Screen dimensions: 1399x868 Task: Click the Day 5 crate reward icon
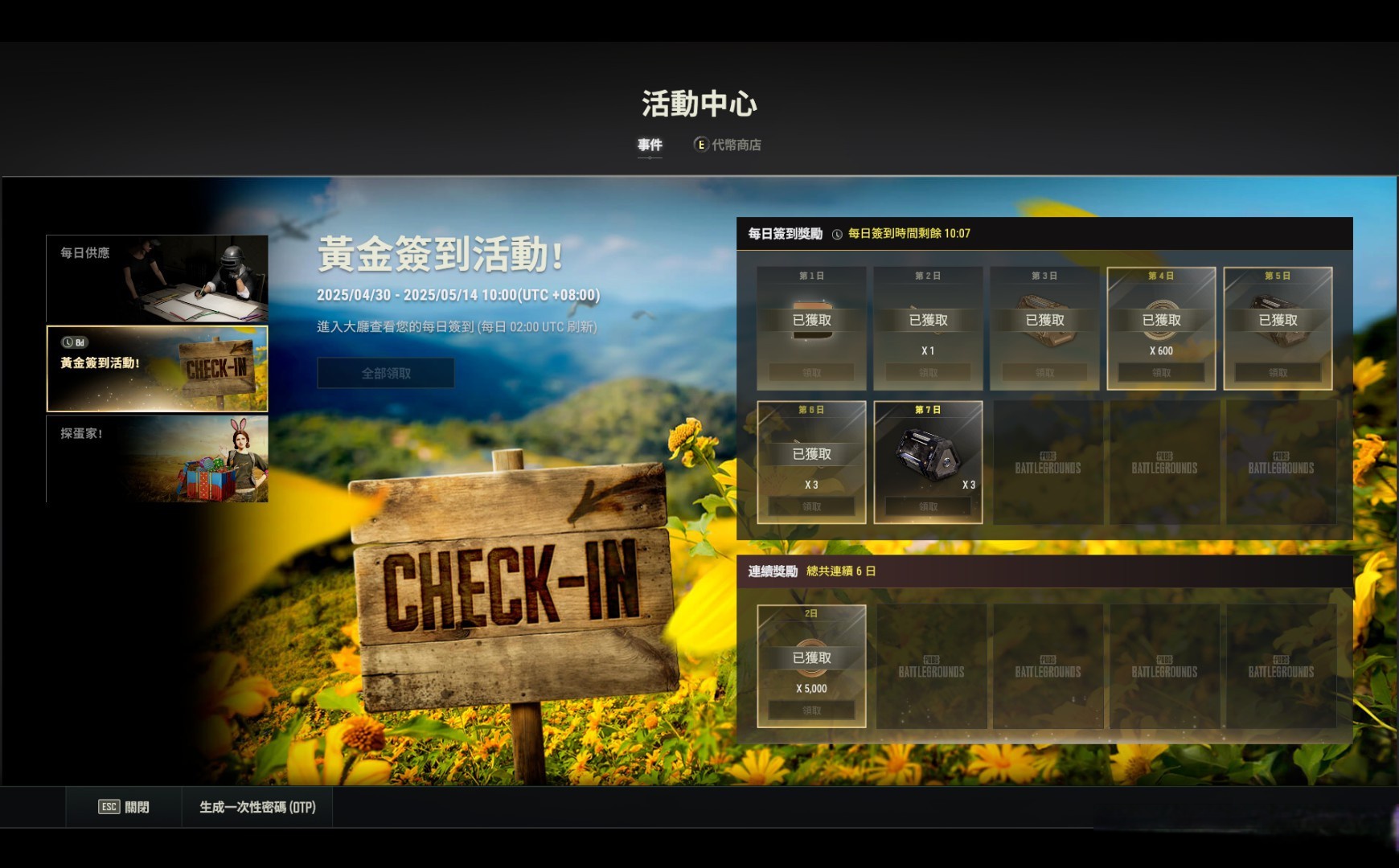coord(1278,317)
